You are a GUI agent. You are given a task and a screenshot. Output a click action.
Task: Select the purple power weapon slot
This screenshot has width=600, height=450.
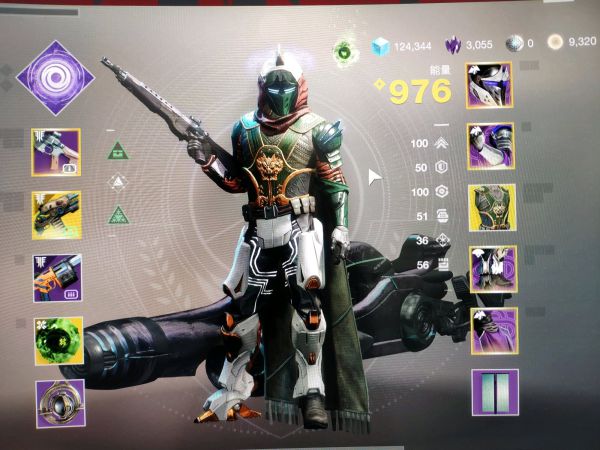coord(57,277)
